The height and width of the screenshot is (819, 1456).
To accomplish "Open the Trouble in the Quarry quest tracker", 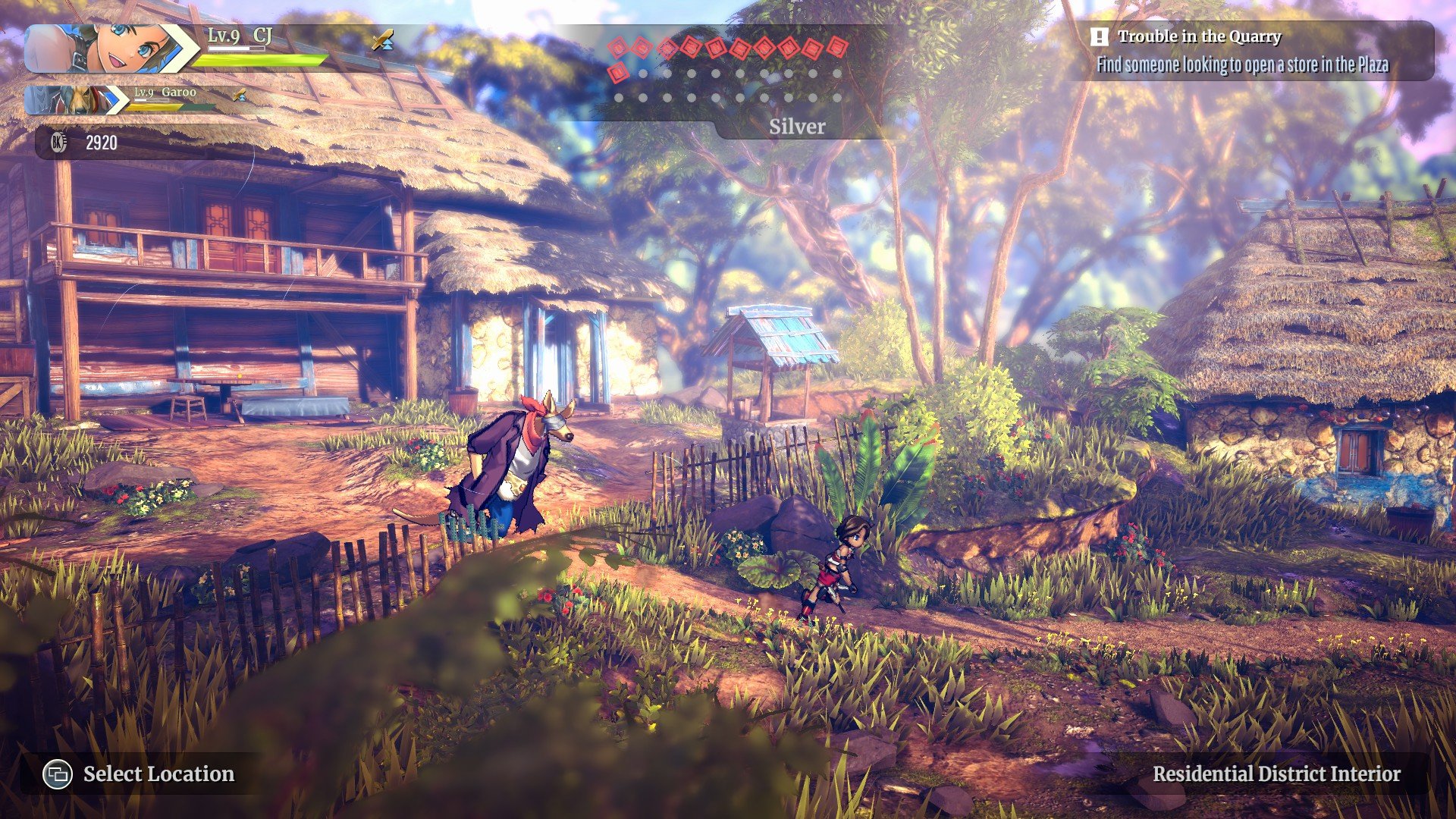I will click(x=1250, y=51).
